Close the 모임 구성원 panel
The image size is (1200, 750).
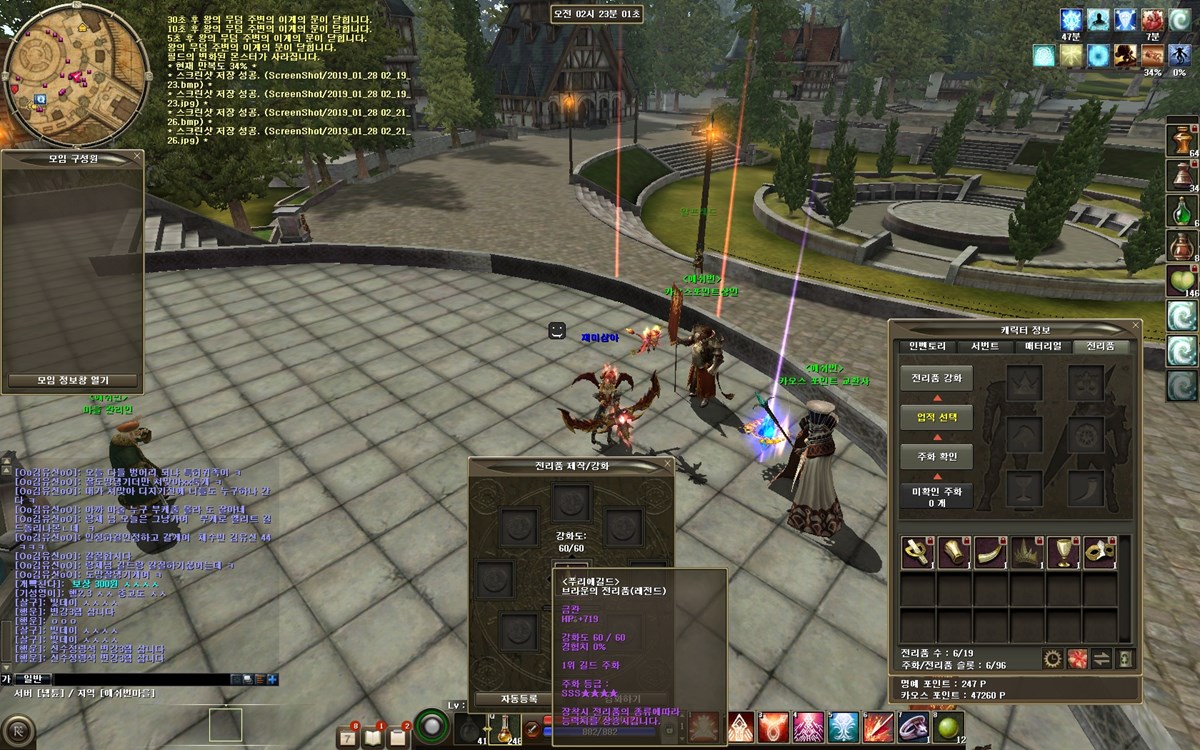coord(136,158)
